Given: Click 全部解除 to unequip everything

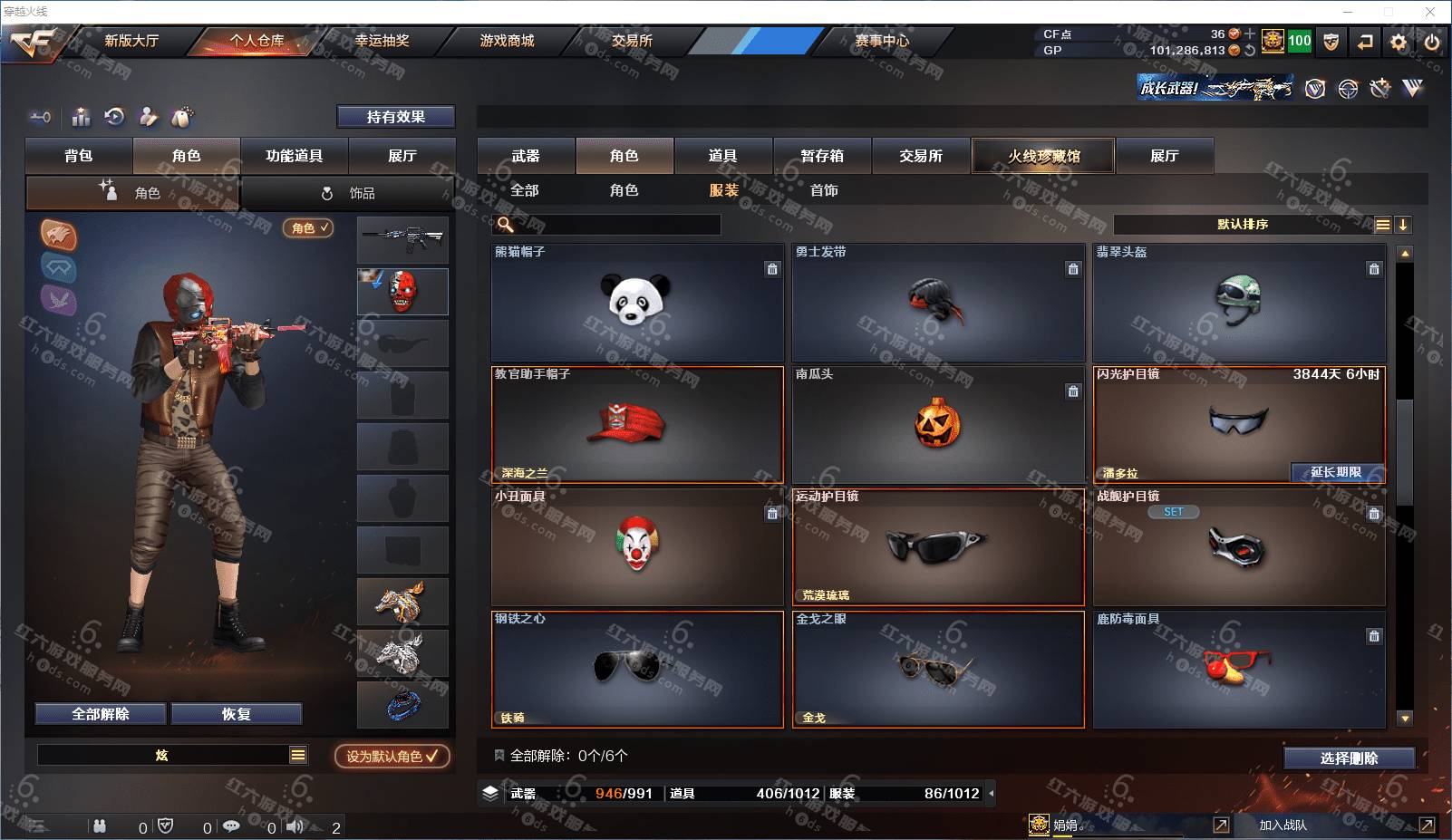Looking at the screenshot, I should [x=101, y=714].
